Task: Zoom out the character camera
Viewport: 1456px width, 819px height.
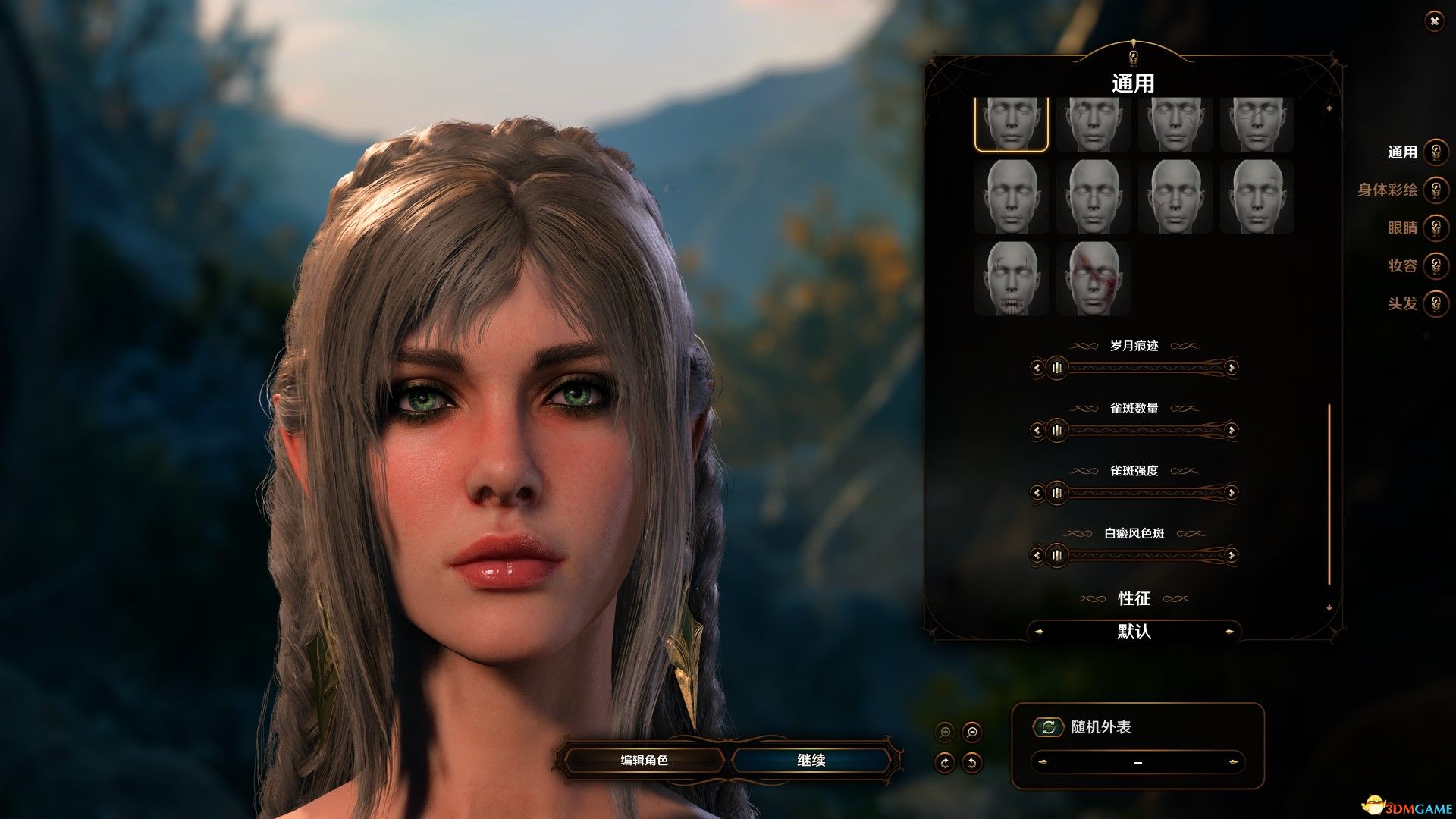Action: (x=971, y=733)
